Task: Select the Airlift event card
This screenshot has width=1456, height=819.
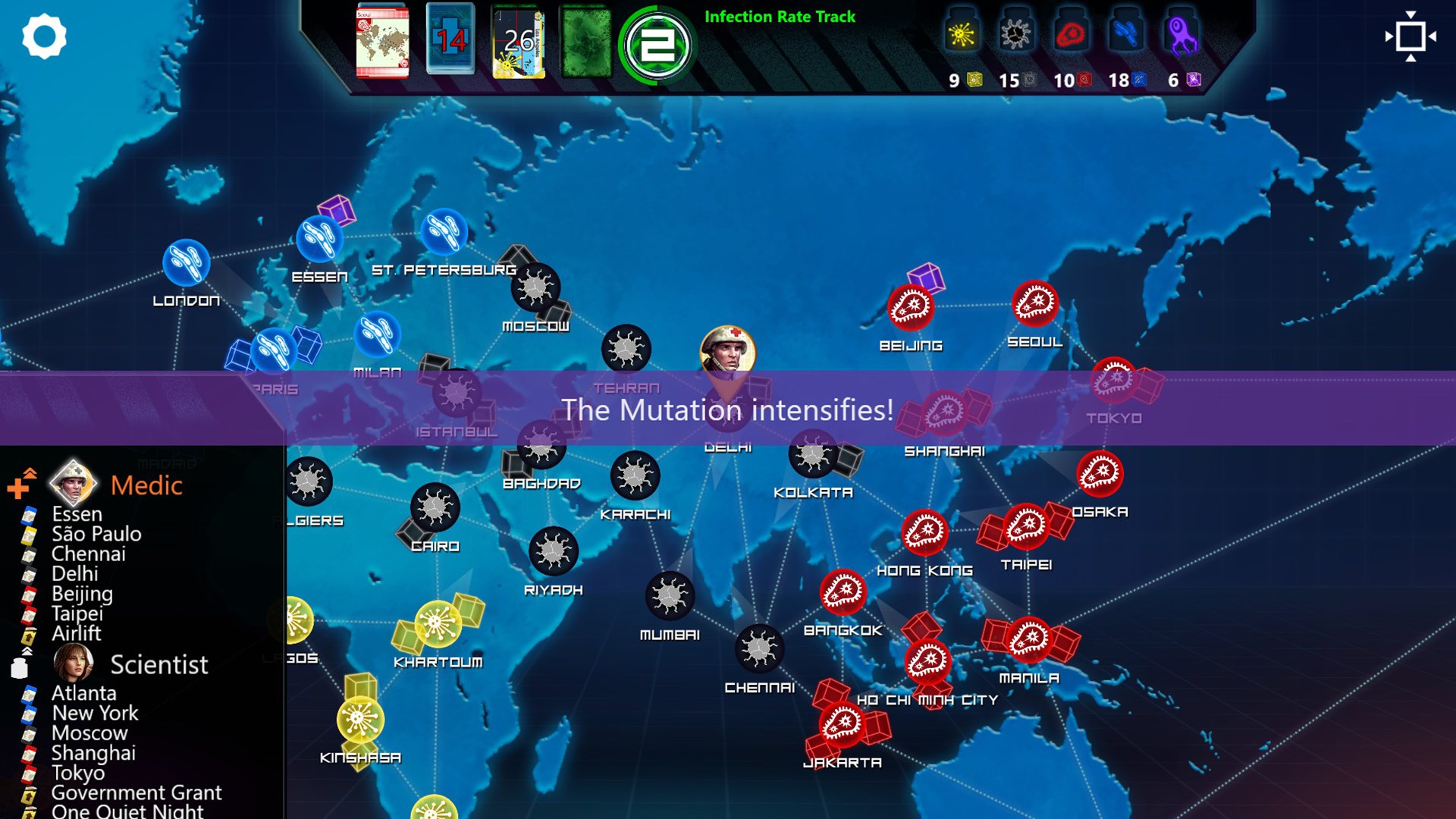Action: point(76,634)
